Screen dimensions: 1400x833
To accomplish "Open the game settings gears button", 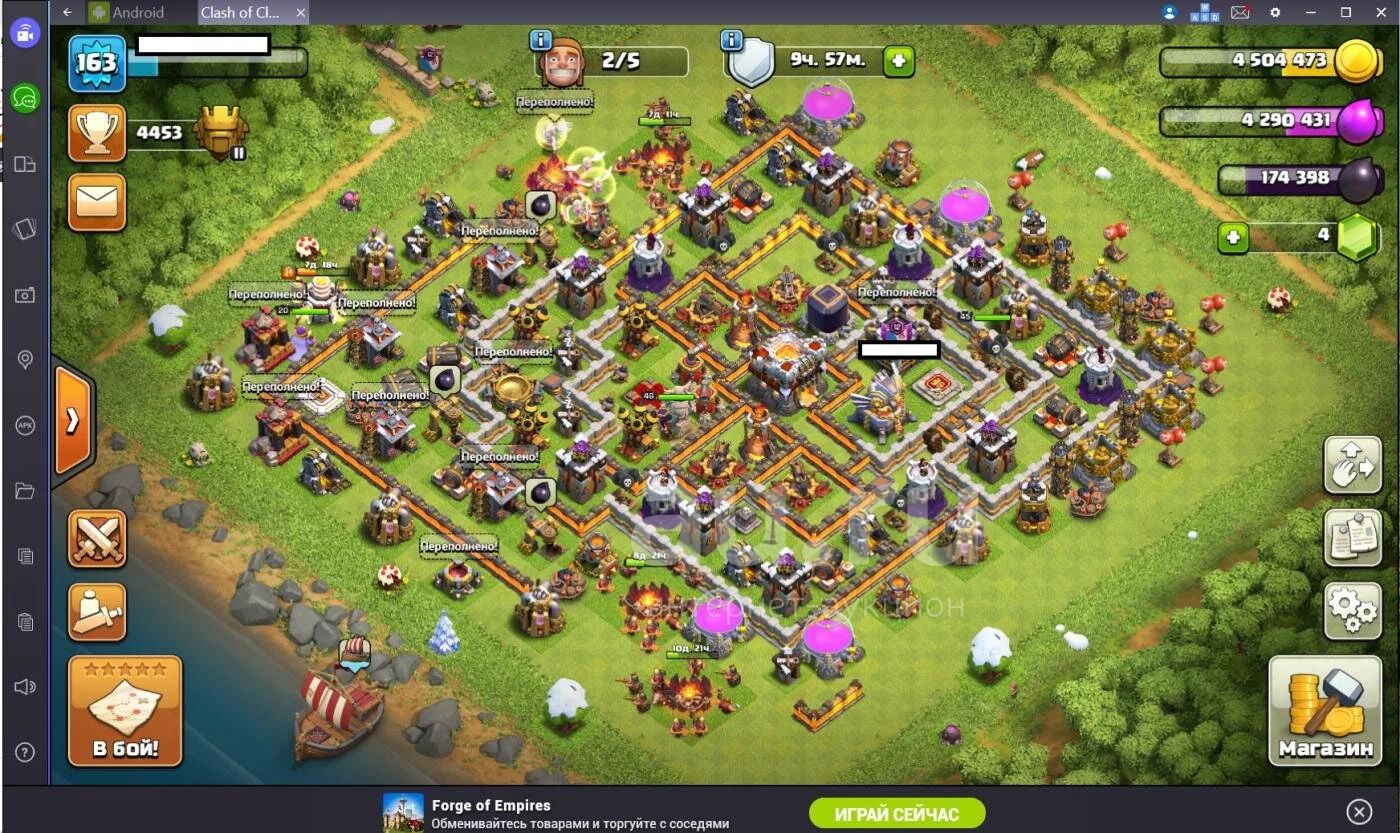I will point(1352,610).
